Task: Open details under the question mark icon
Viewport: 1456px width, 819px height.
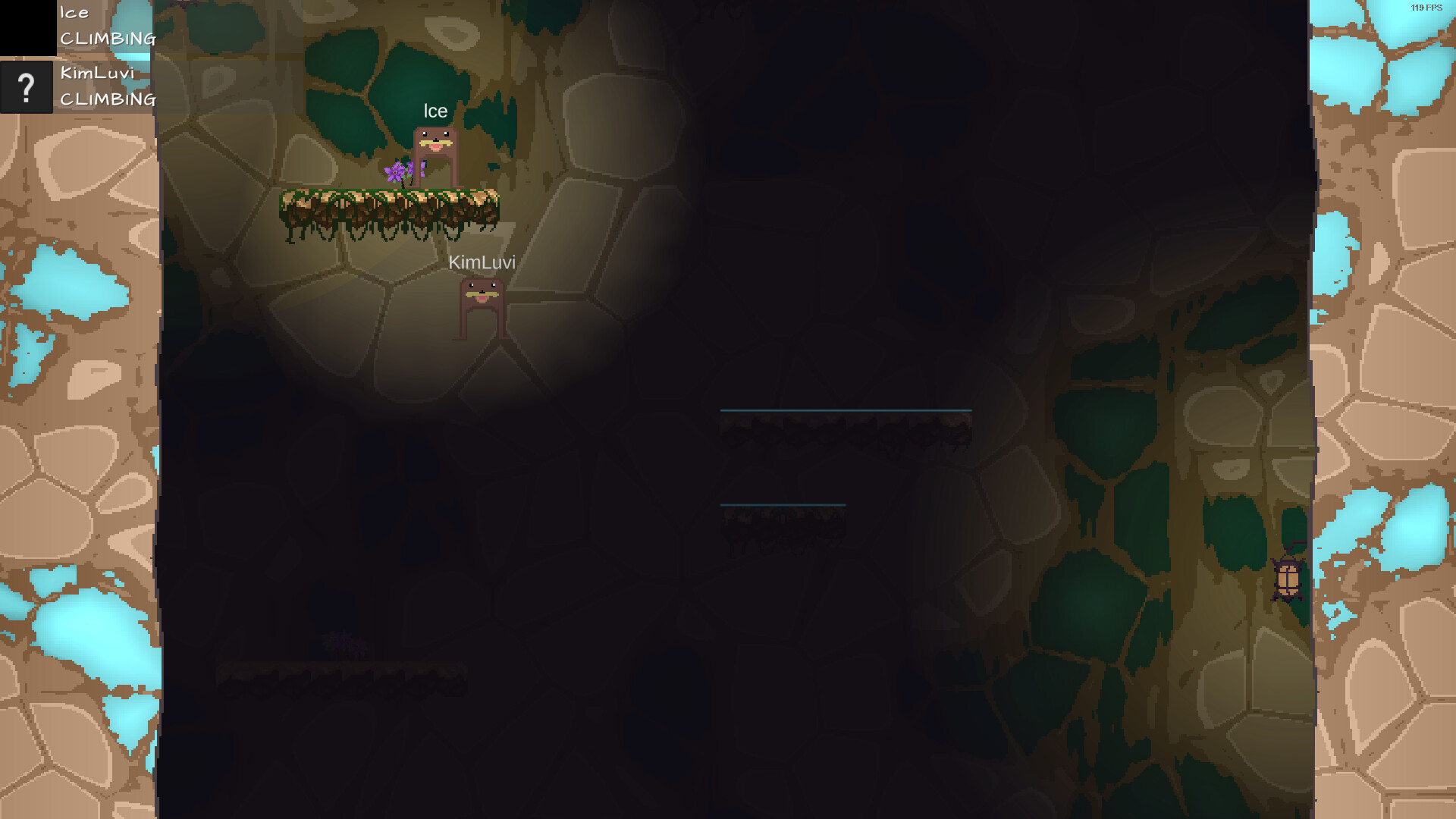Action: (27, 88)
